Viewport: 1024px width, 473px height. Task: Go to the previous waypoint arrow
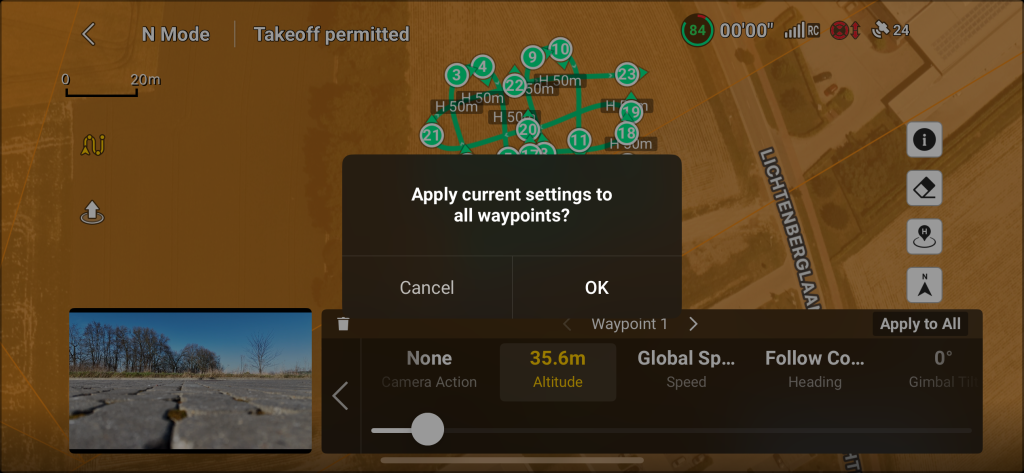567,324
